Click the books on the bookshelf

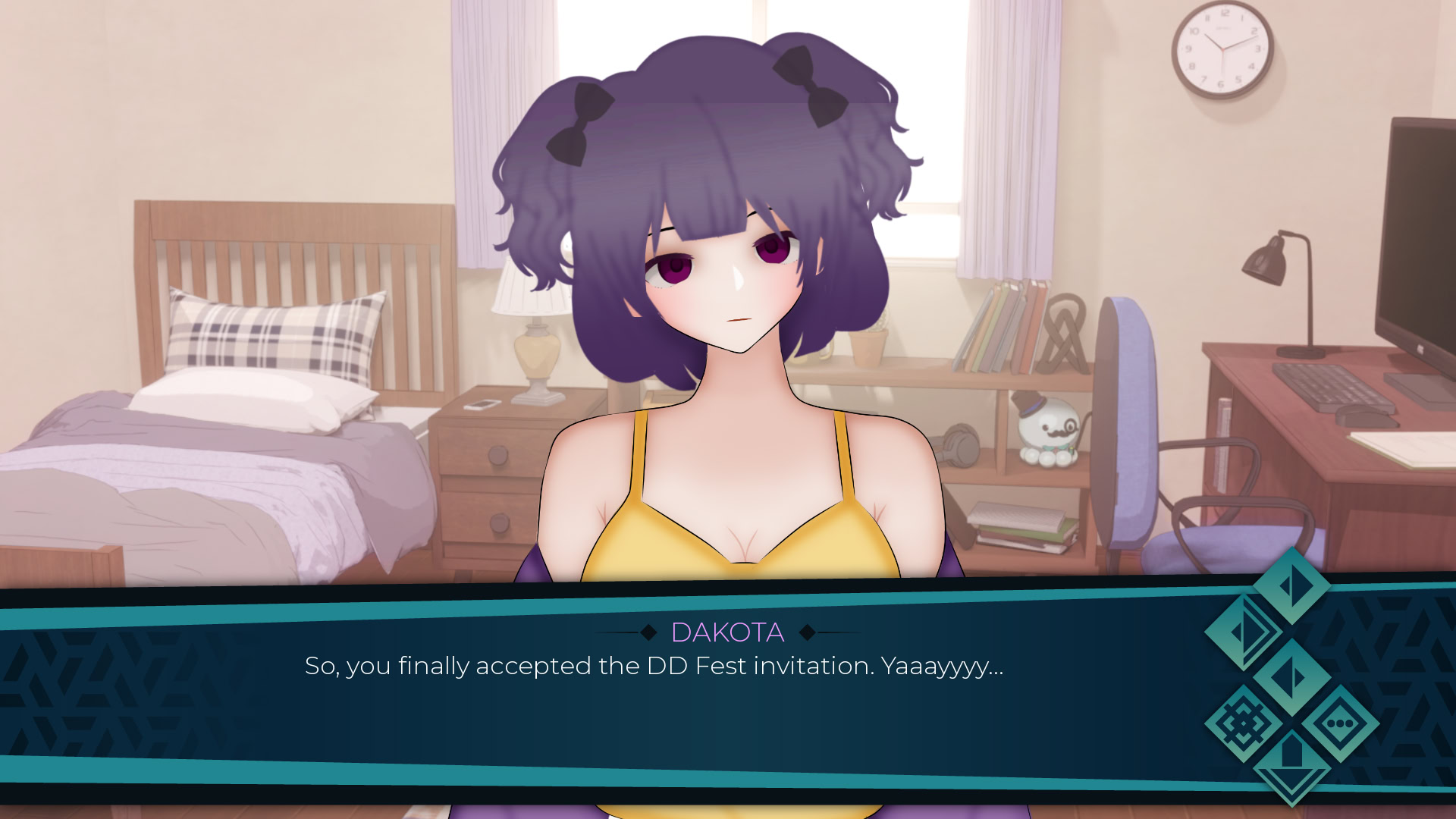click(x=1001, y=322)
